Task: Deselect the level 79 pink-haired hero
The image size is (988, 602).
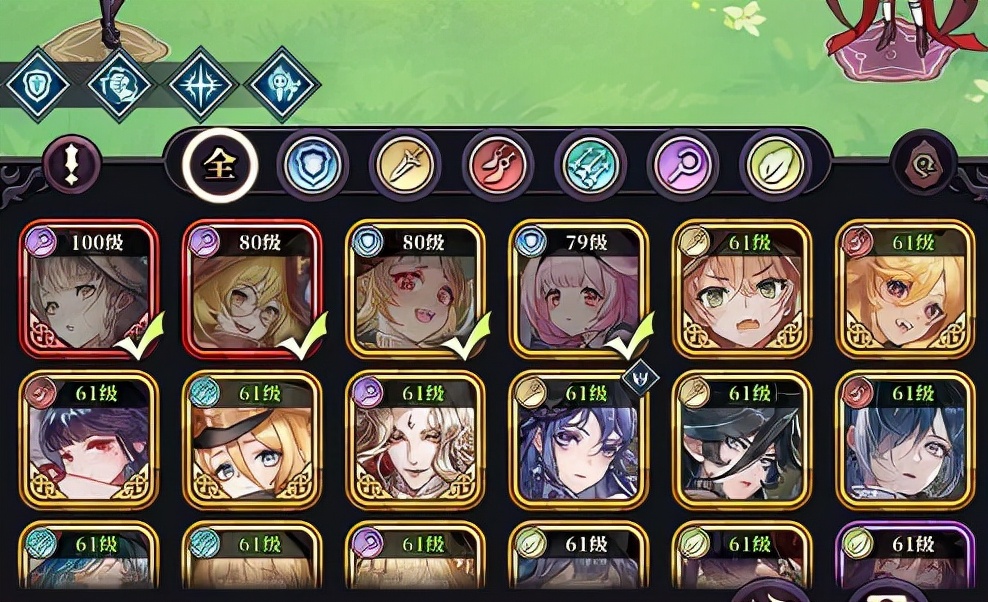Action: click(579, 290)
